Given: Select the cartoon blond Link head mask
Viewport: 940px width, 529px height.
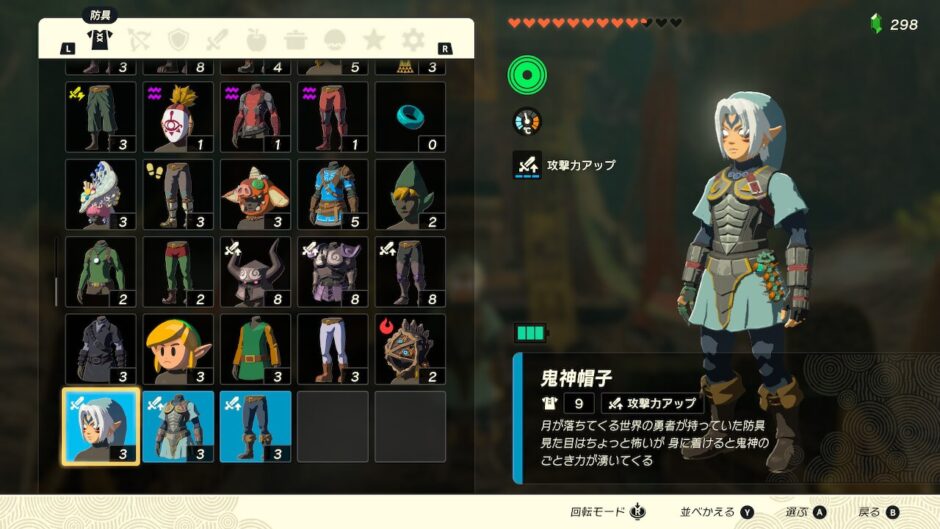Looking at the screenshot, I should (x=178, y=349).
